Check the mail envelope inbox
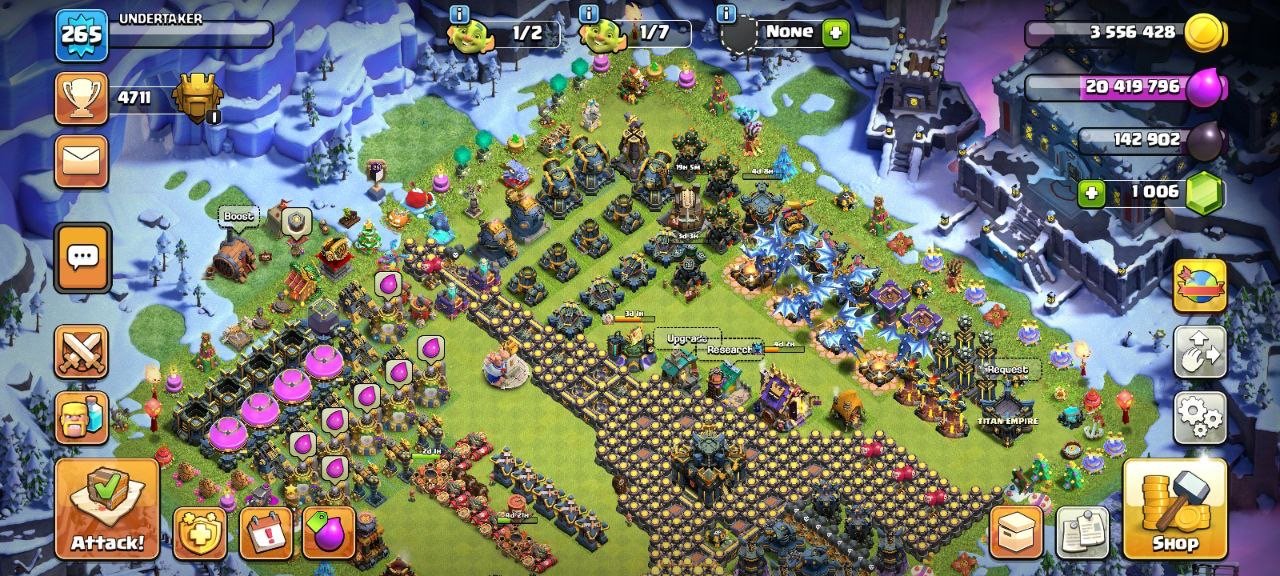 click(x=82, y=161)
